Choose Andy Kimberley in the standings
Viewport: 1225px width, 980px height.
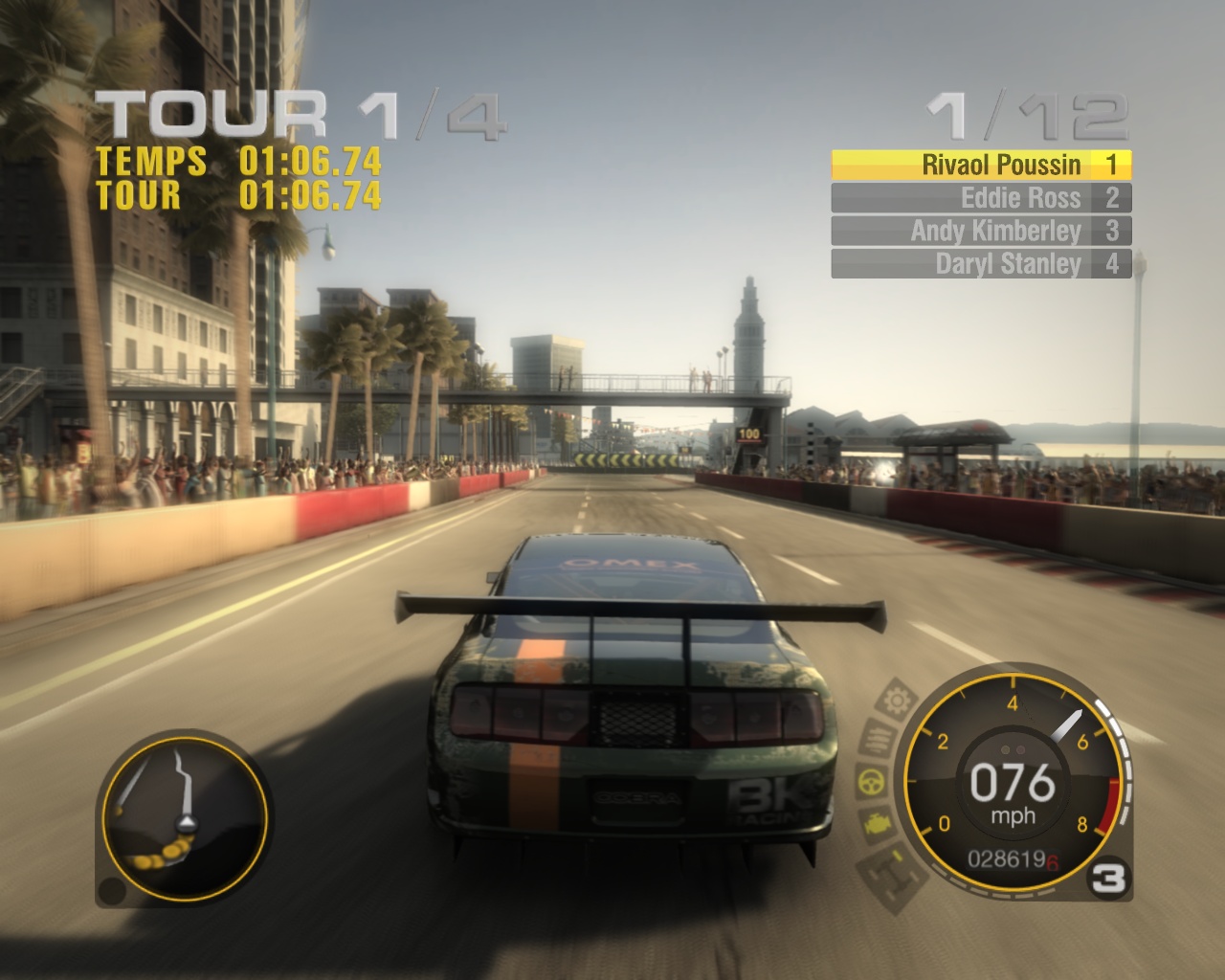[981, 231]
